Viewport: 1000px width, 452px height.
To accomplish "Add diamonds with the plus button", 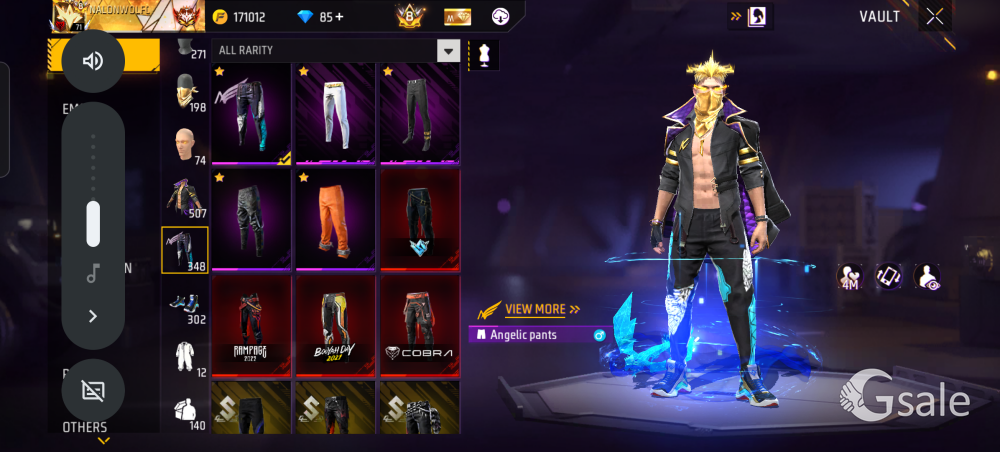I will click(x=339, y=17).
